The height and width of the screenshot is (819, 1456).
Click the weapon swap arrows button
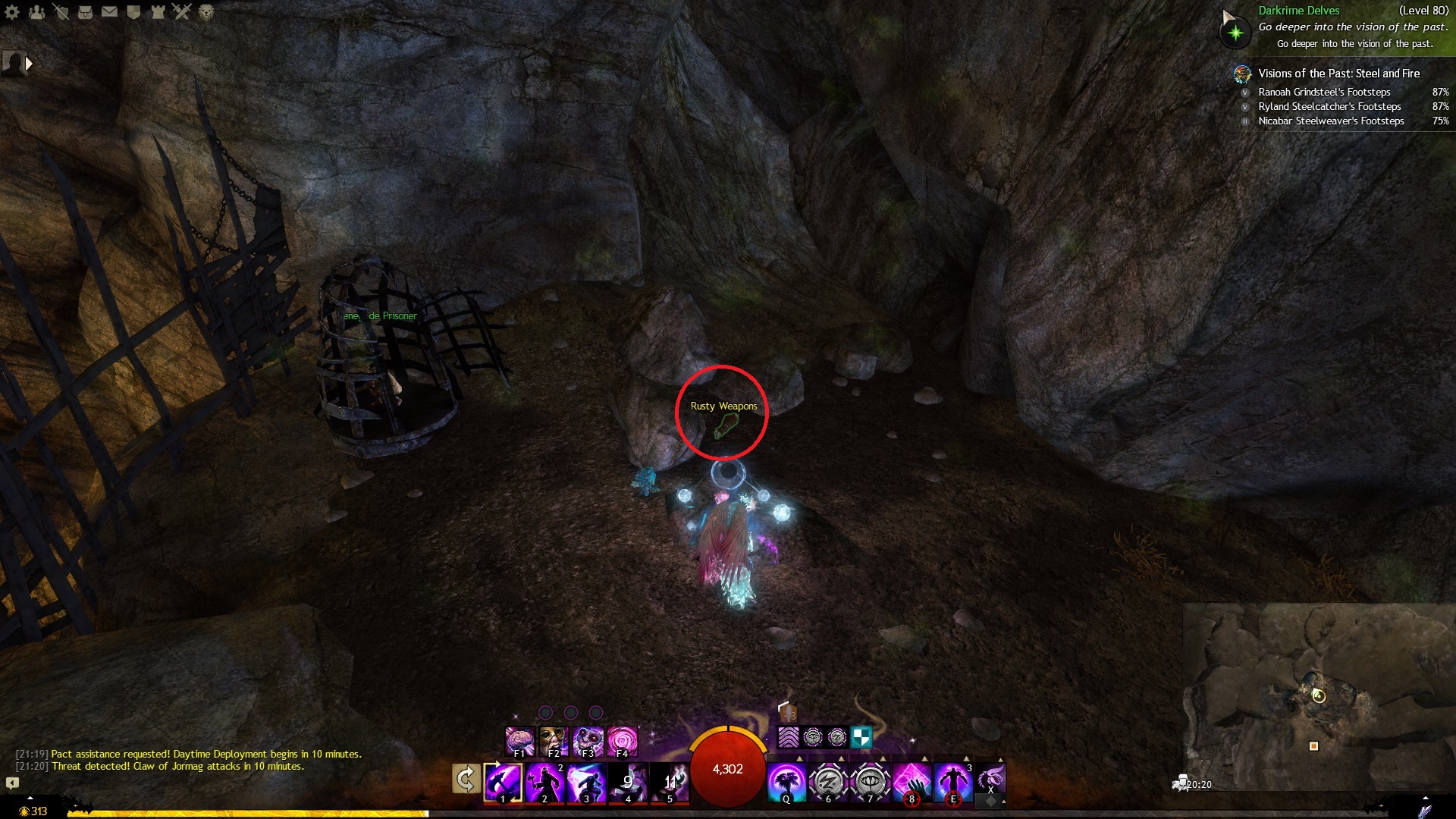[466, 779]
